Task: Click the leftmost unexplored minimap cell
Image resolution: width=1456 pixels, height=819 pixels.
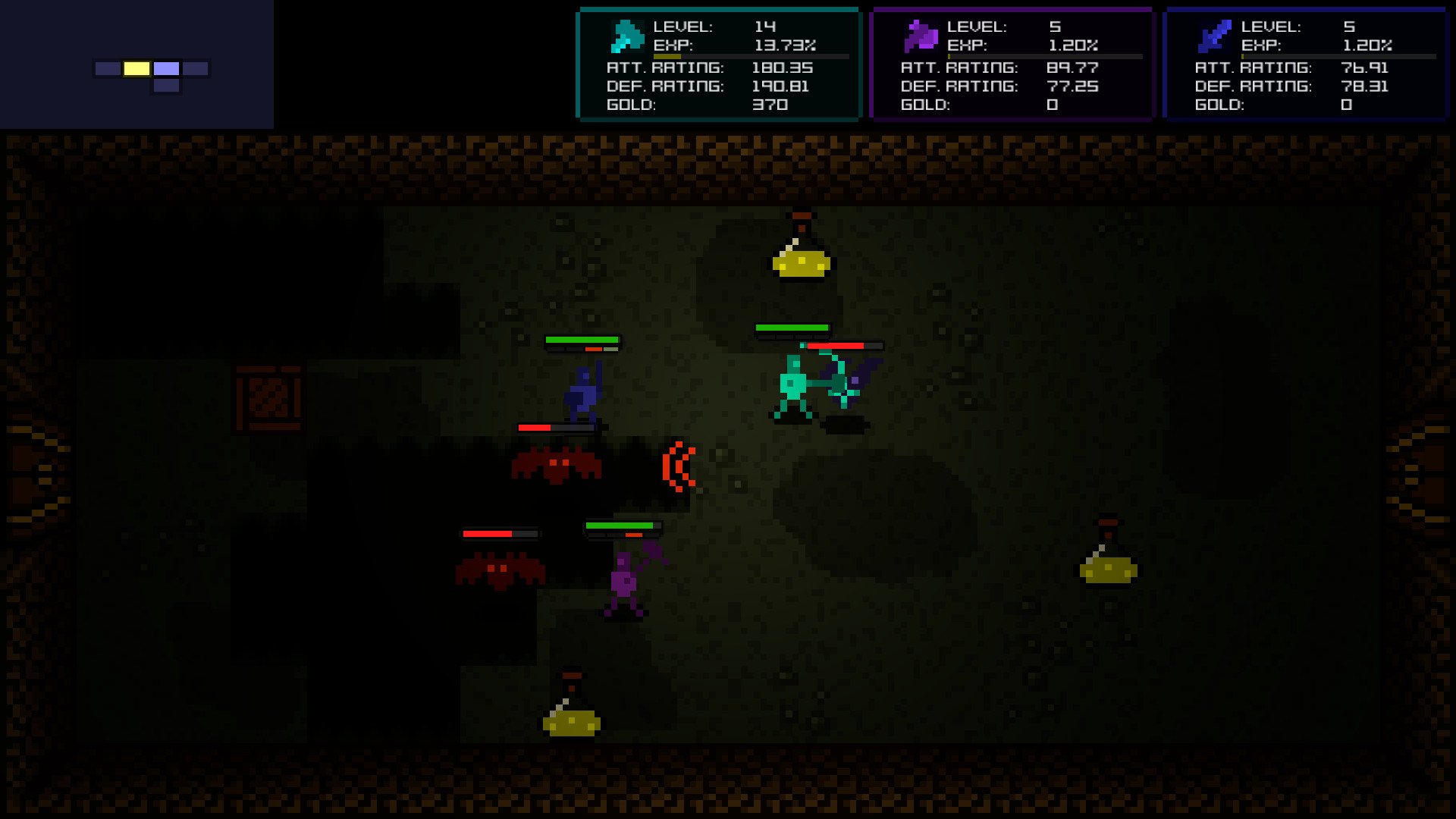Action: [105, 69]
